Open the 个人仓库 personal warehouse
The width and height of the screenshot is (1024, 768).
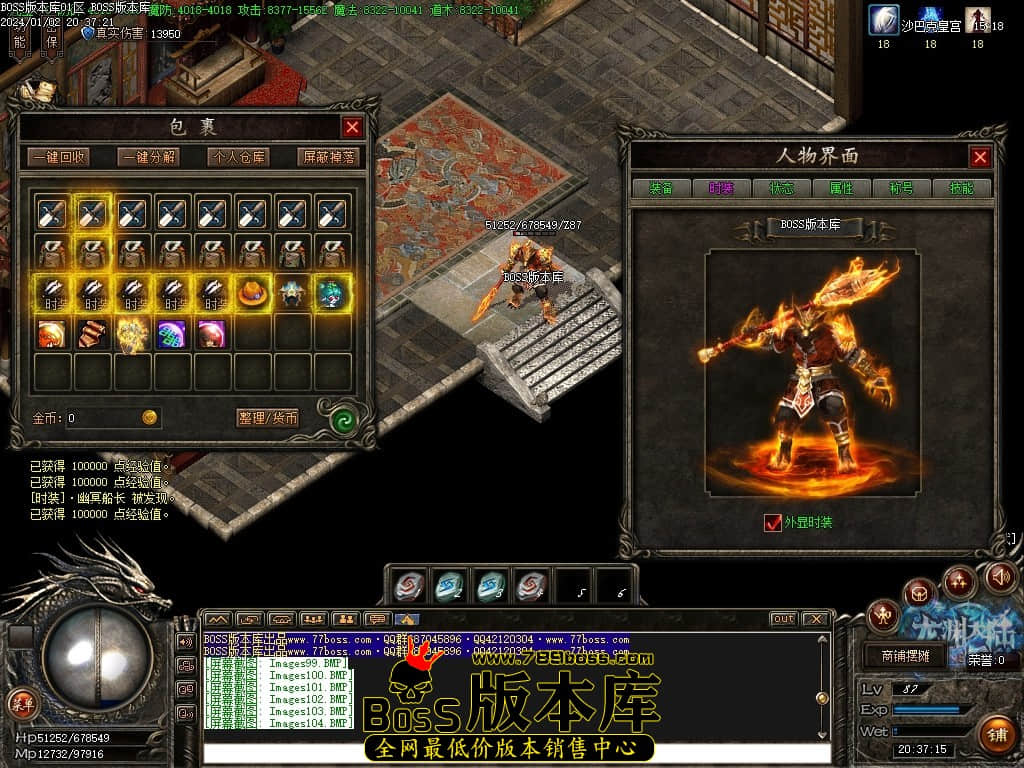238,157
